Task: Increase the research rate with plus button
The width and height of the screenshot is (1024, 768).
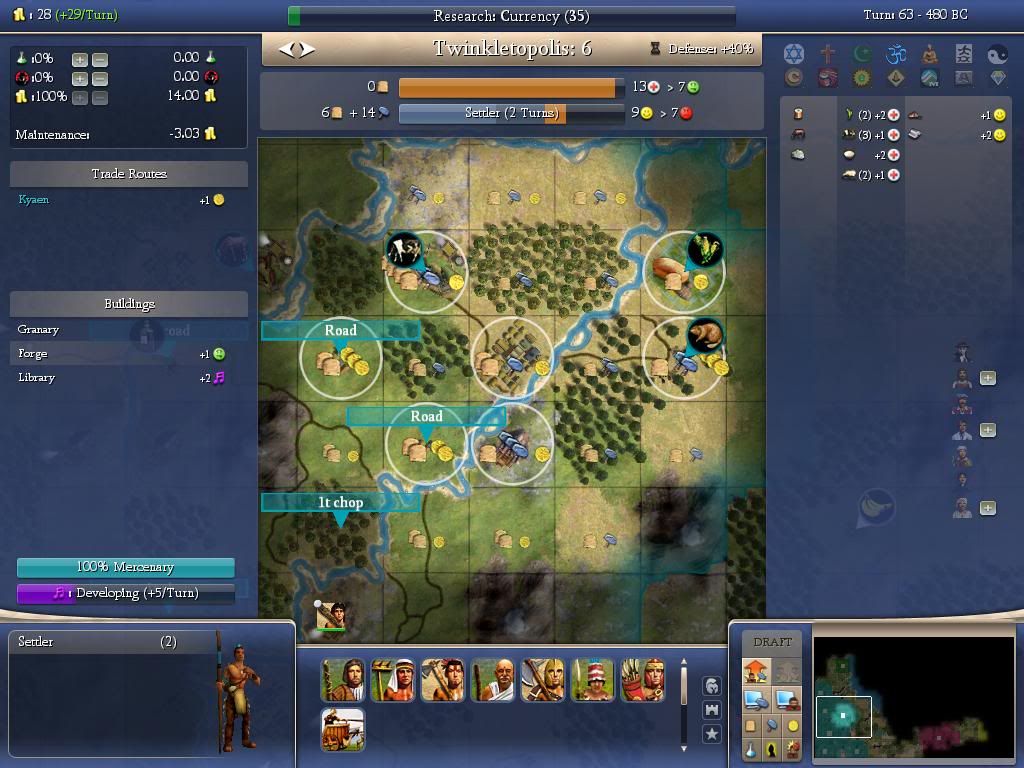Action: tap(80, 59)
